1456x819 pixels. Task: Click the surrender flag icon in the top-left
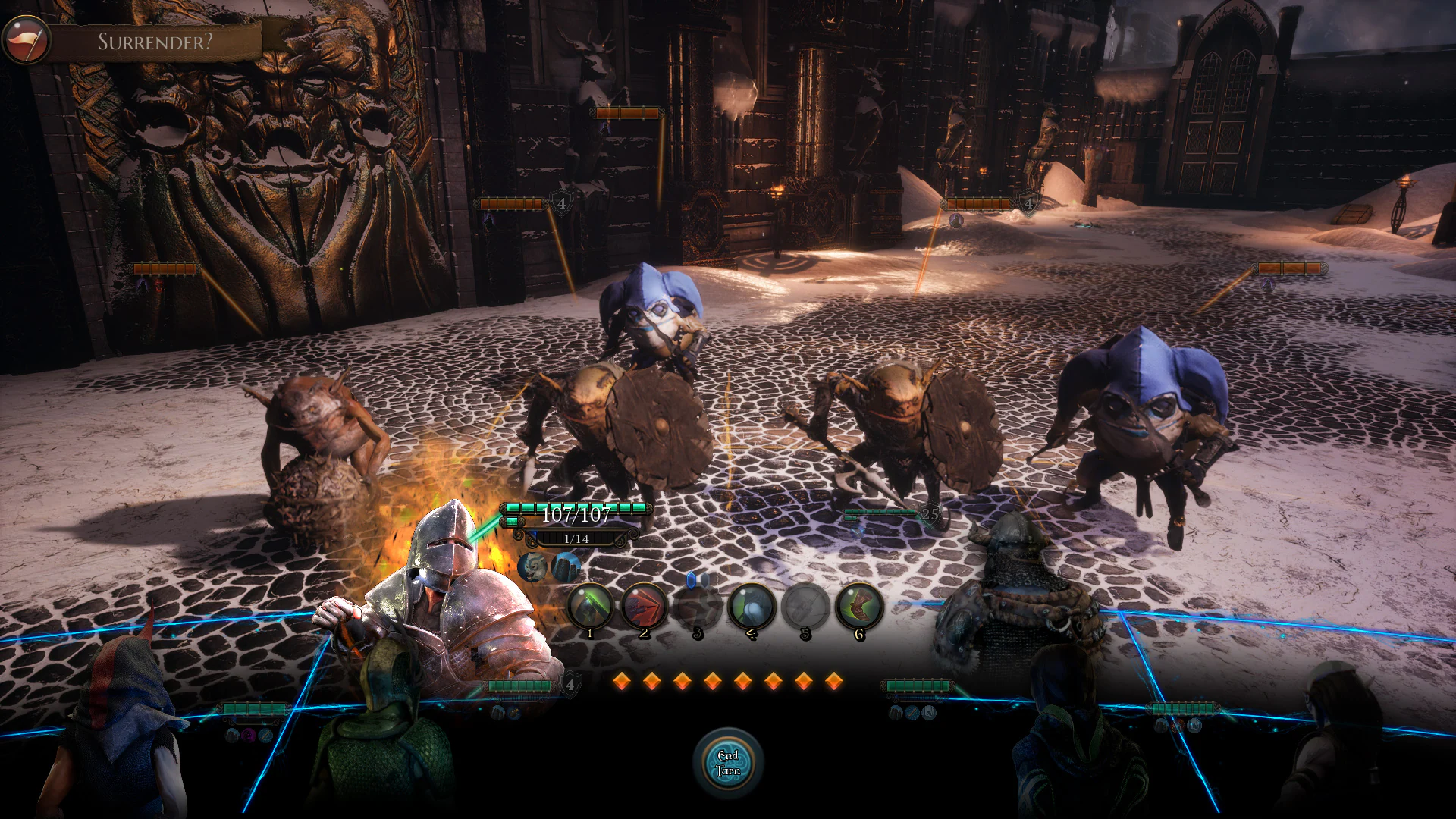[25, 36]
